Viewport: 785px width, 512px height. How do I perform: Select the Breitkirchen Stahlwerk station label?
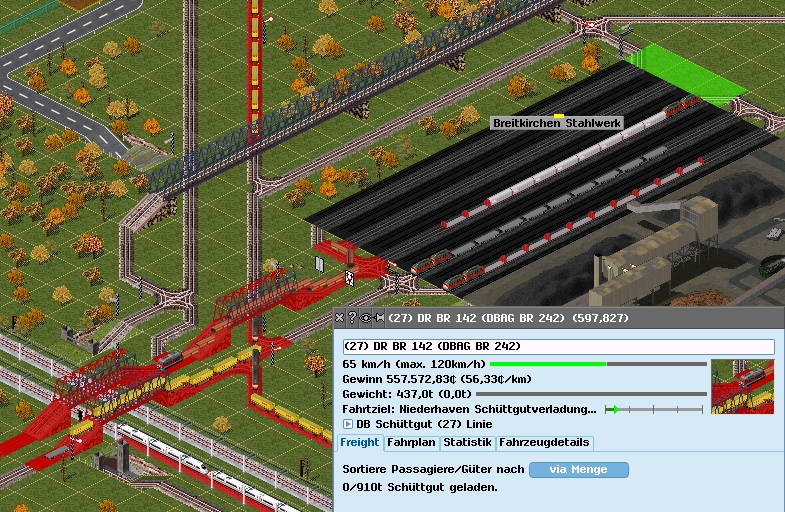[556, 123]
